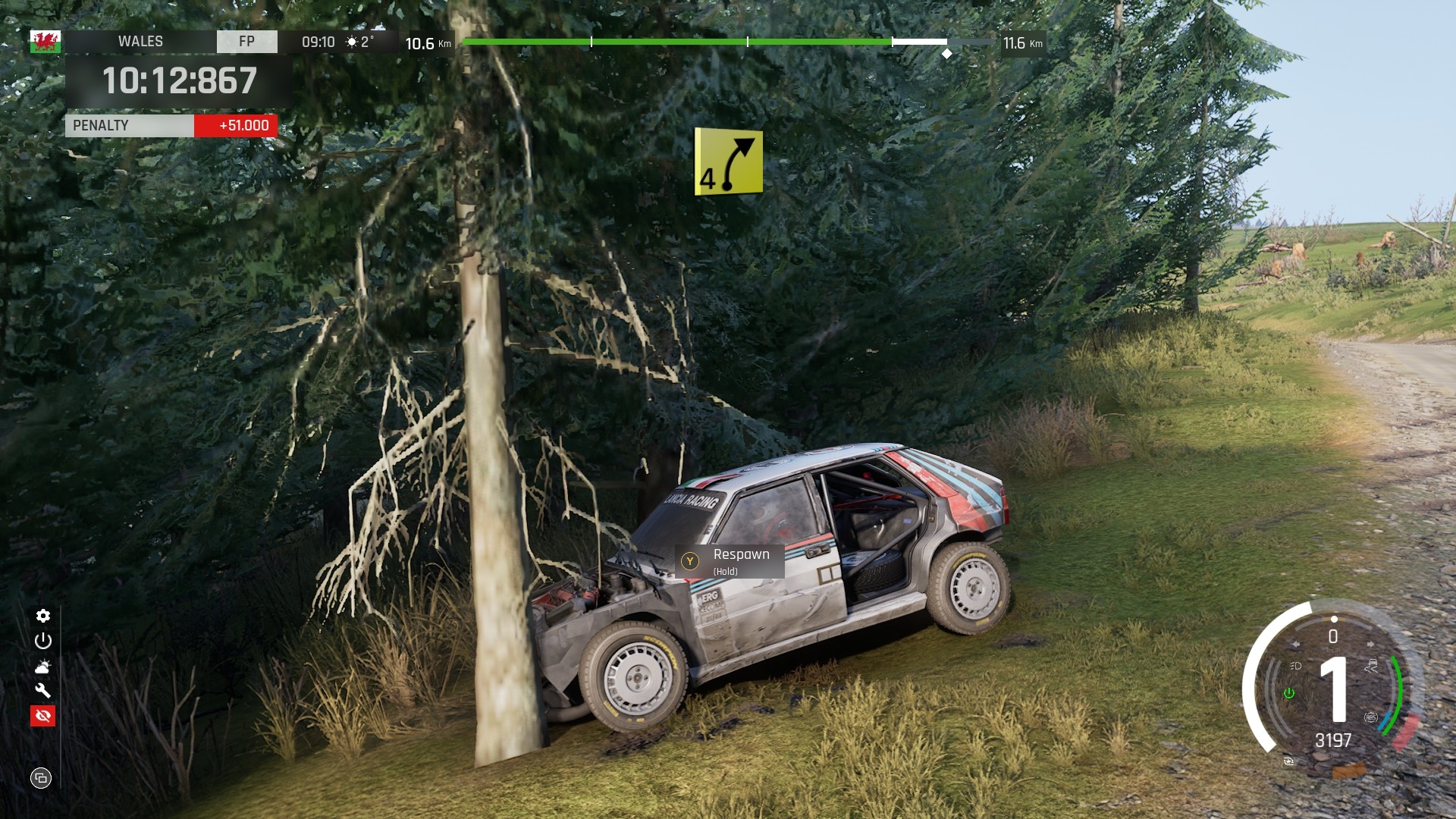Click the power button icon
Viewport: 1456px width, 819px height.
[43, 641]
